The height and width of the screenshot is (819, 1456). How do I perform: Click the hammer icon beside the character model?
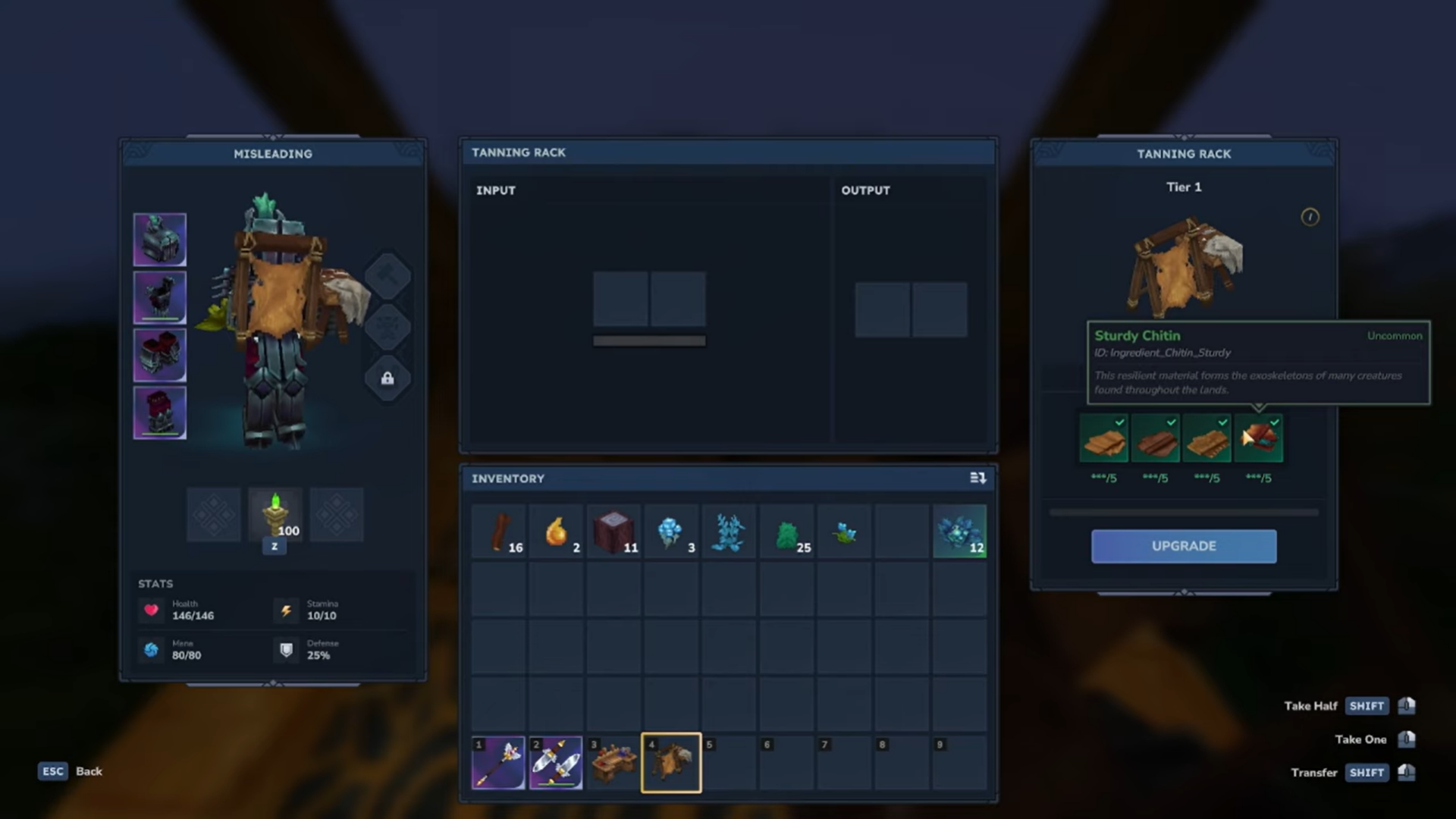click(x=388, y=275)
